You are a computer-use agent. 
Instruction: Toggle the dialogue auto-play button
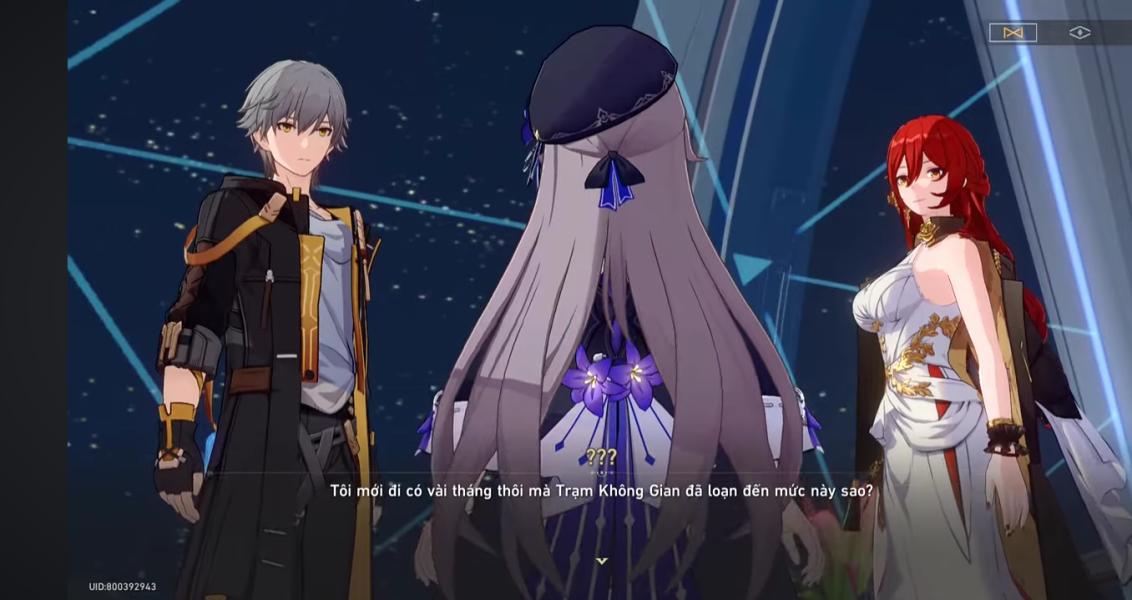(1012, 33)
